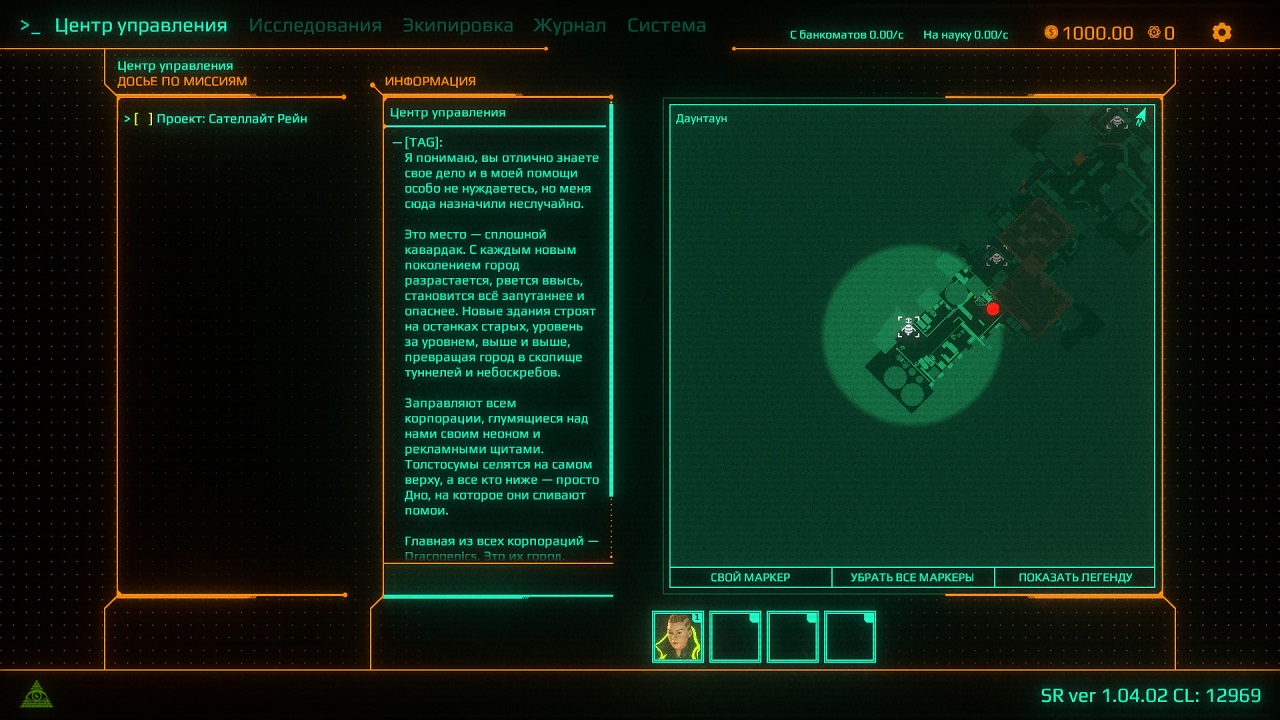Click the pyramid eye logo icon
1280x720 pixels.
[x=37, y=694]
